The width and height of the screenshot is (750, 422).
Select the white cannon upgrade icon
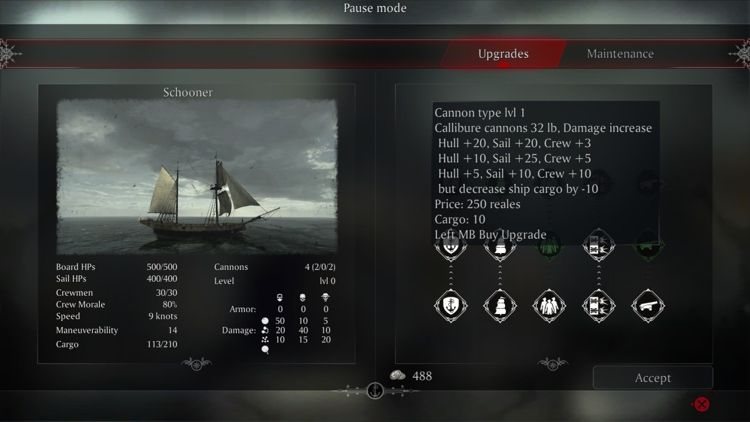click(x=649, y=305)
